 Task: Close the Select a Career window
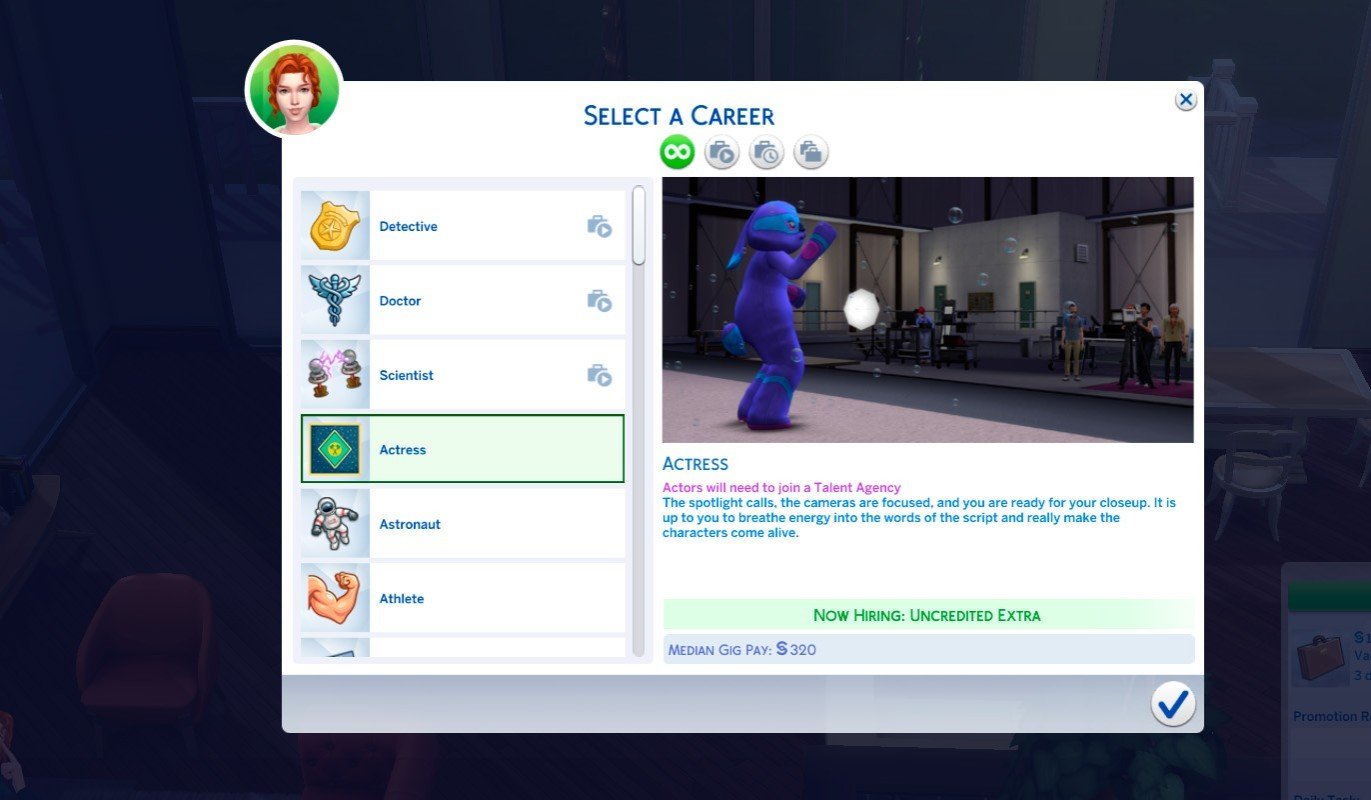pyautogui.click(x=1186, y=100)
